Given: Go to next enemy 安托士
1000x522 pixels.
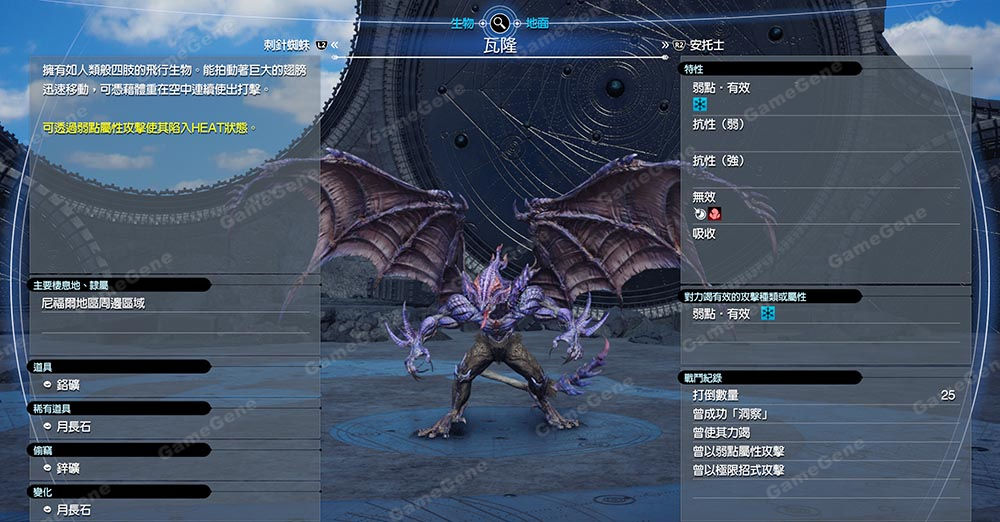Looking at the screenshot, I should point(706,45).
